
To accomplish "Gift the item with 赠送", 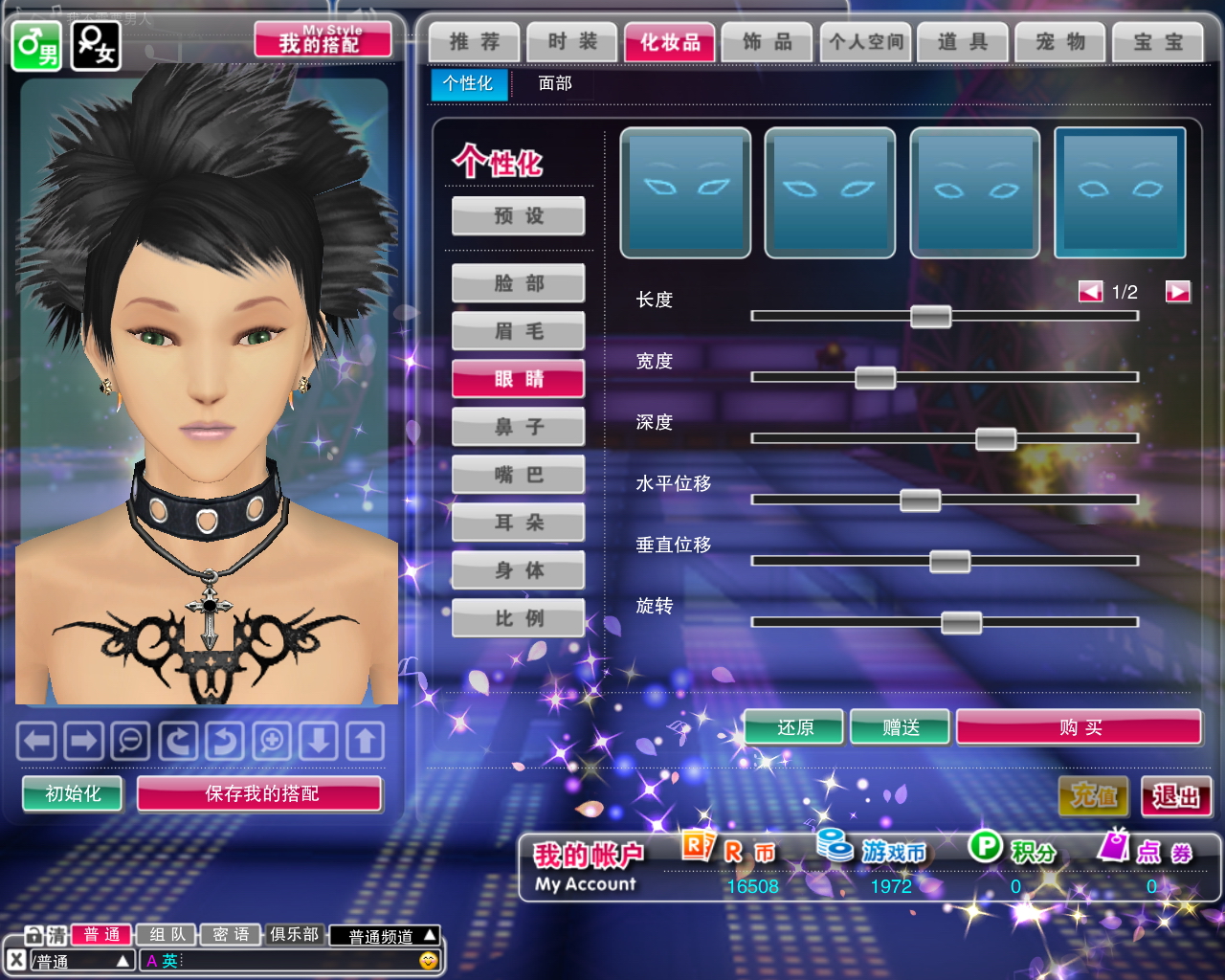I will tap(901, 728).
